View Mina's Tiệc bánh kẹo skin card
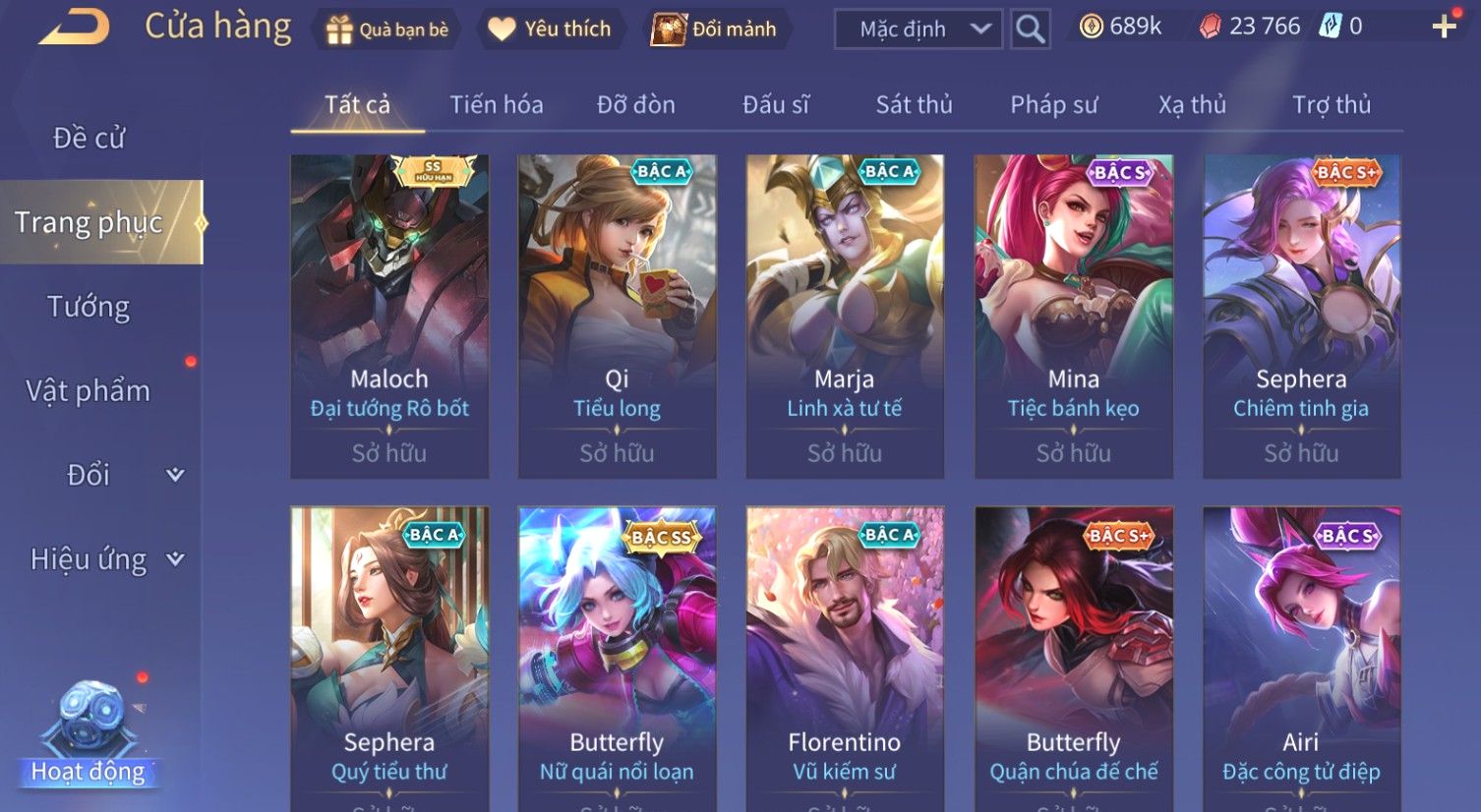This screenshot has height=812, width=1481. coord(1073,316)
